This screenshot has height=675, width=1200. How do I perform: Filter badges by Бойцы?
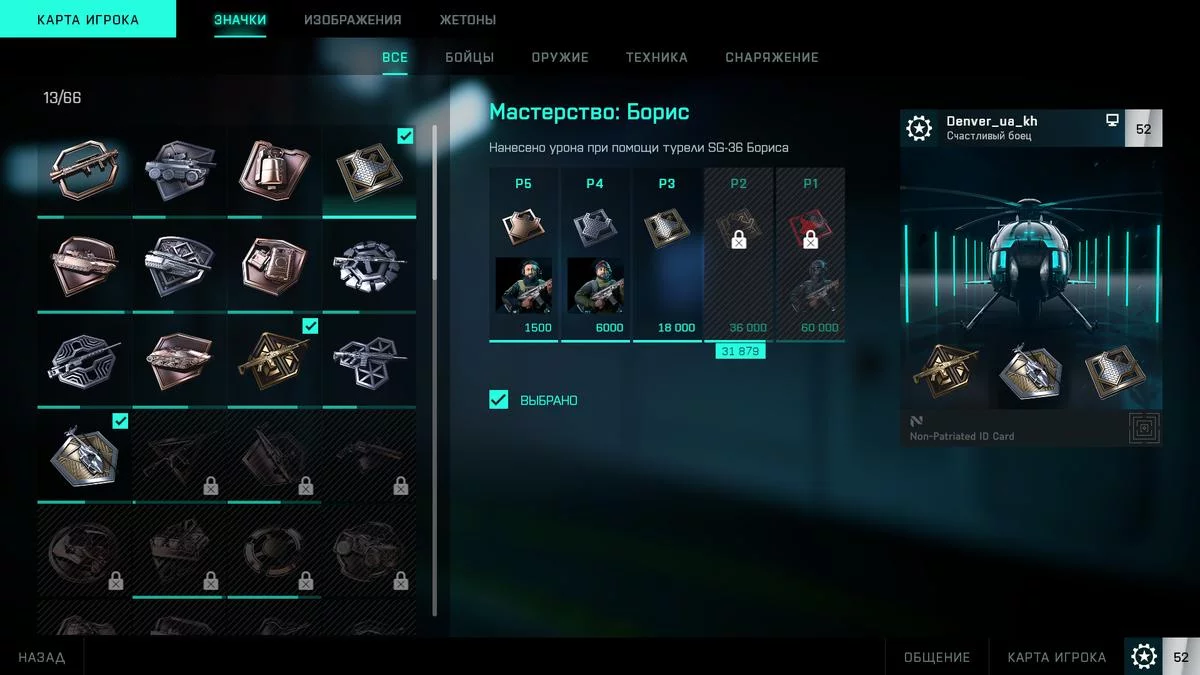click(470, 57)
